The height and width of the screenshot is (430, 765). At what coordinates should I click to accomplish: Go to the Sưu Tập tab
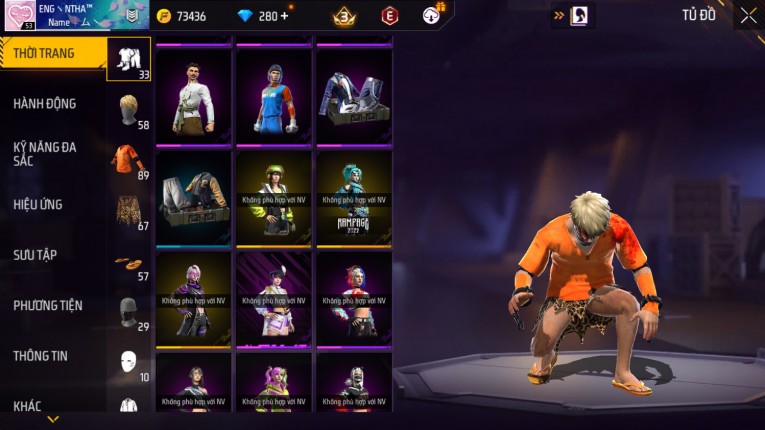coord(35,255)
